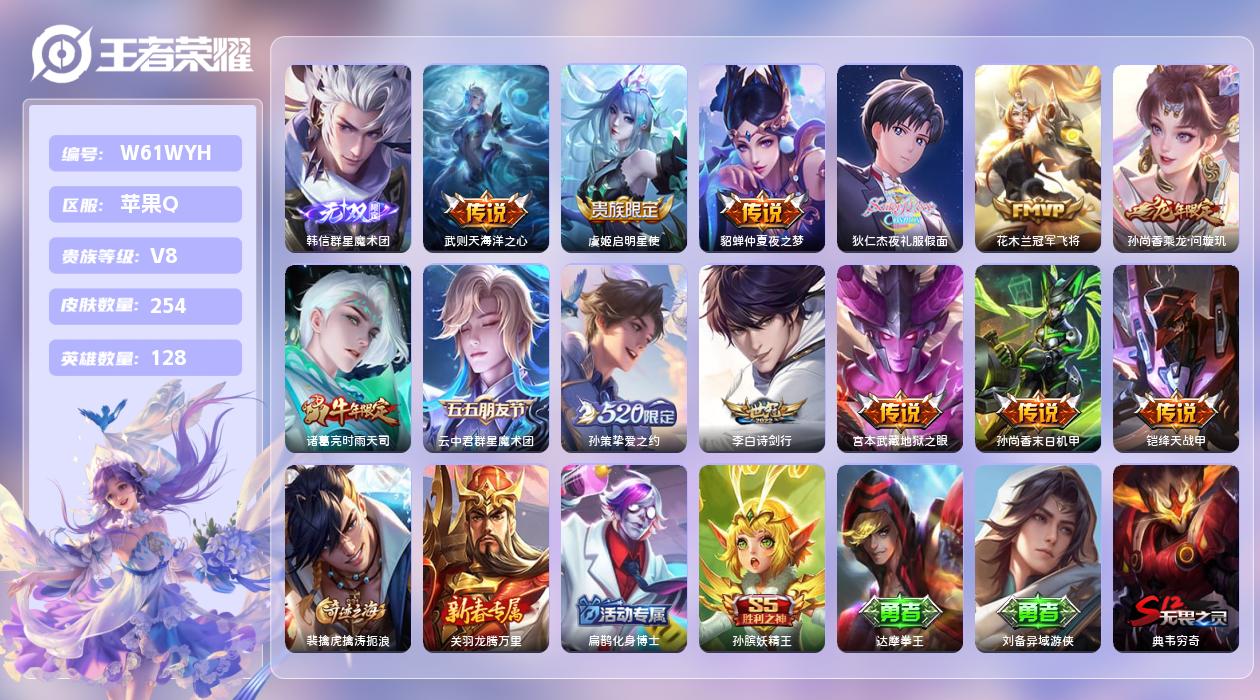Select the 韩信群星魔术团 skin card
The height and width of the screenshot is (700, 1260).
tap(347, 158)
